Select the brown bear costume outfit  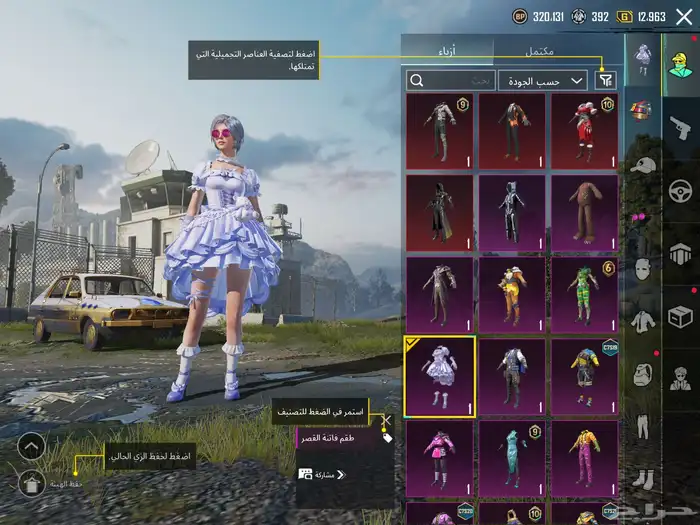(x=584, y=212)
